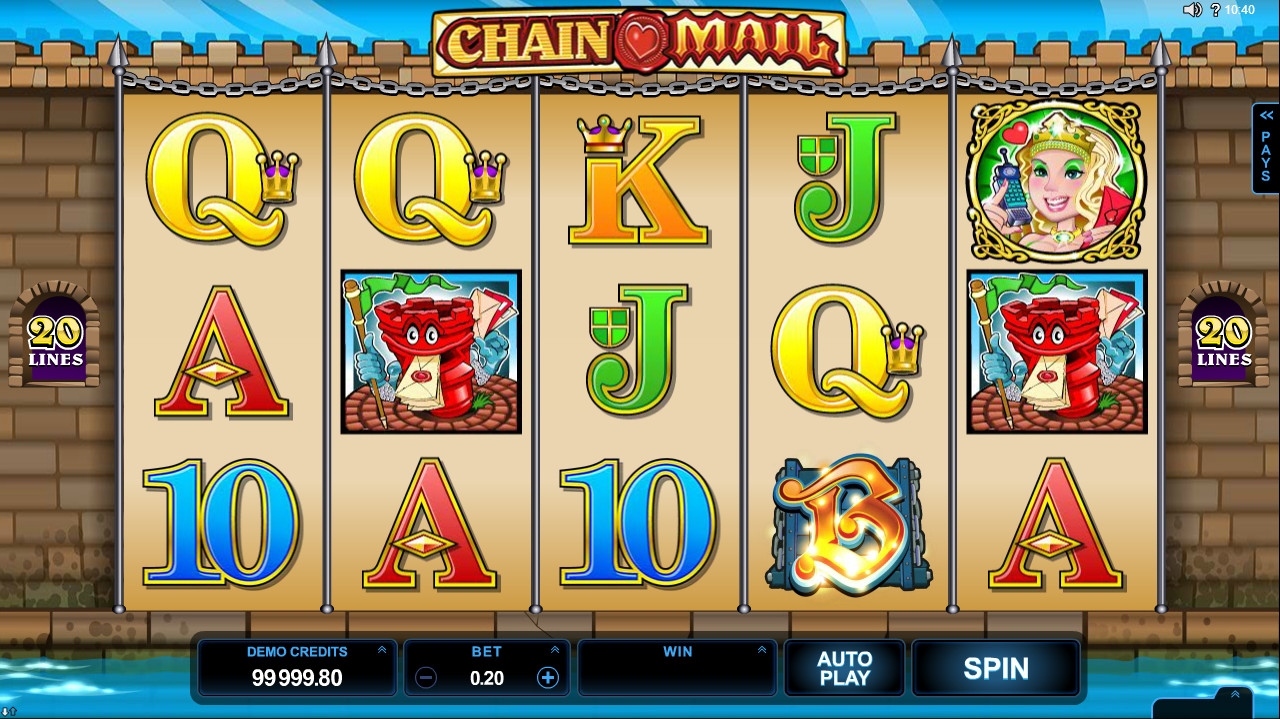Expand the Bet panel arrow

click(554, 651)
